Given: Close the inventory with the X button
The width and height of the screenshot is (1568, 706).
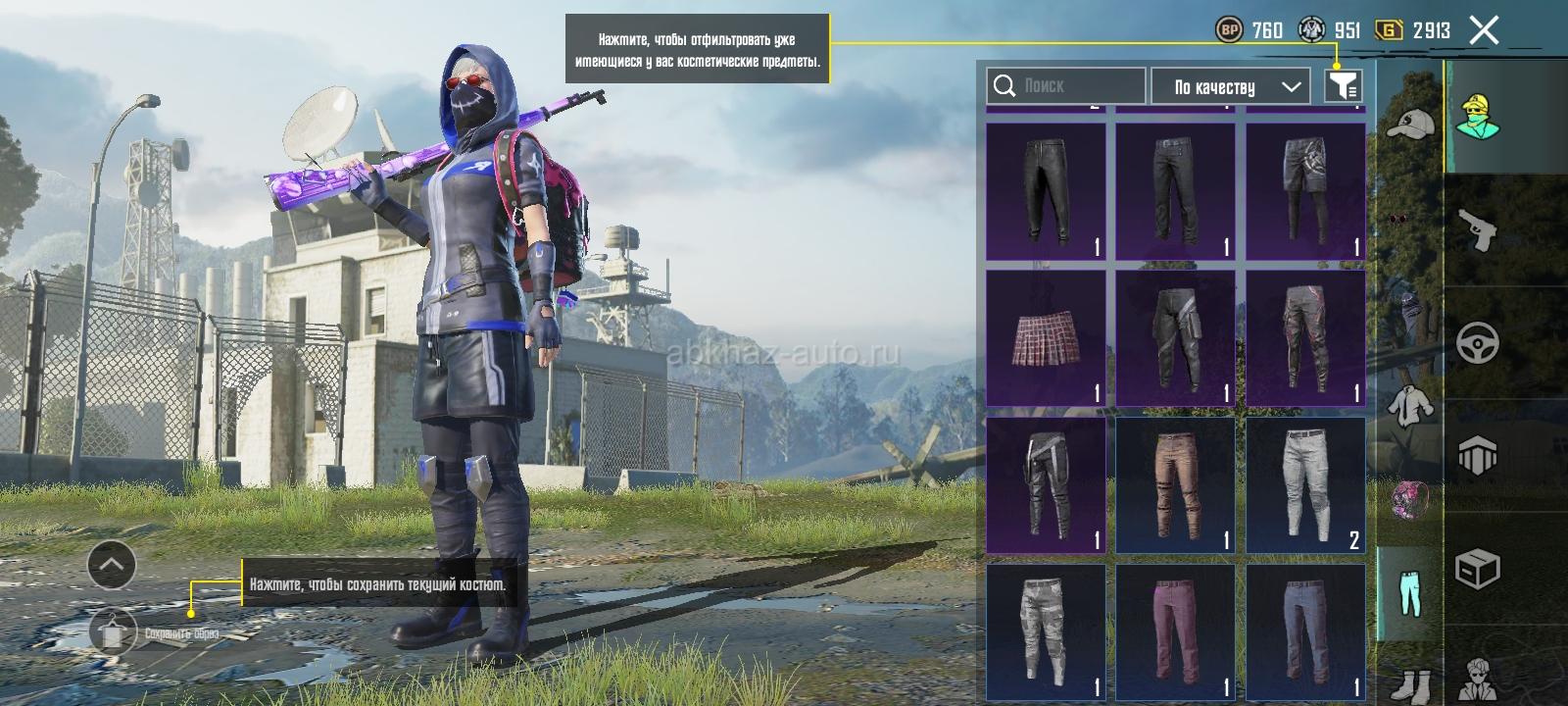Looking at the screenshot, I should pos(1484,31).
